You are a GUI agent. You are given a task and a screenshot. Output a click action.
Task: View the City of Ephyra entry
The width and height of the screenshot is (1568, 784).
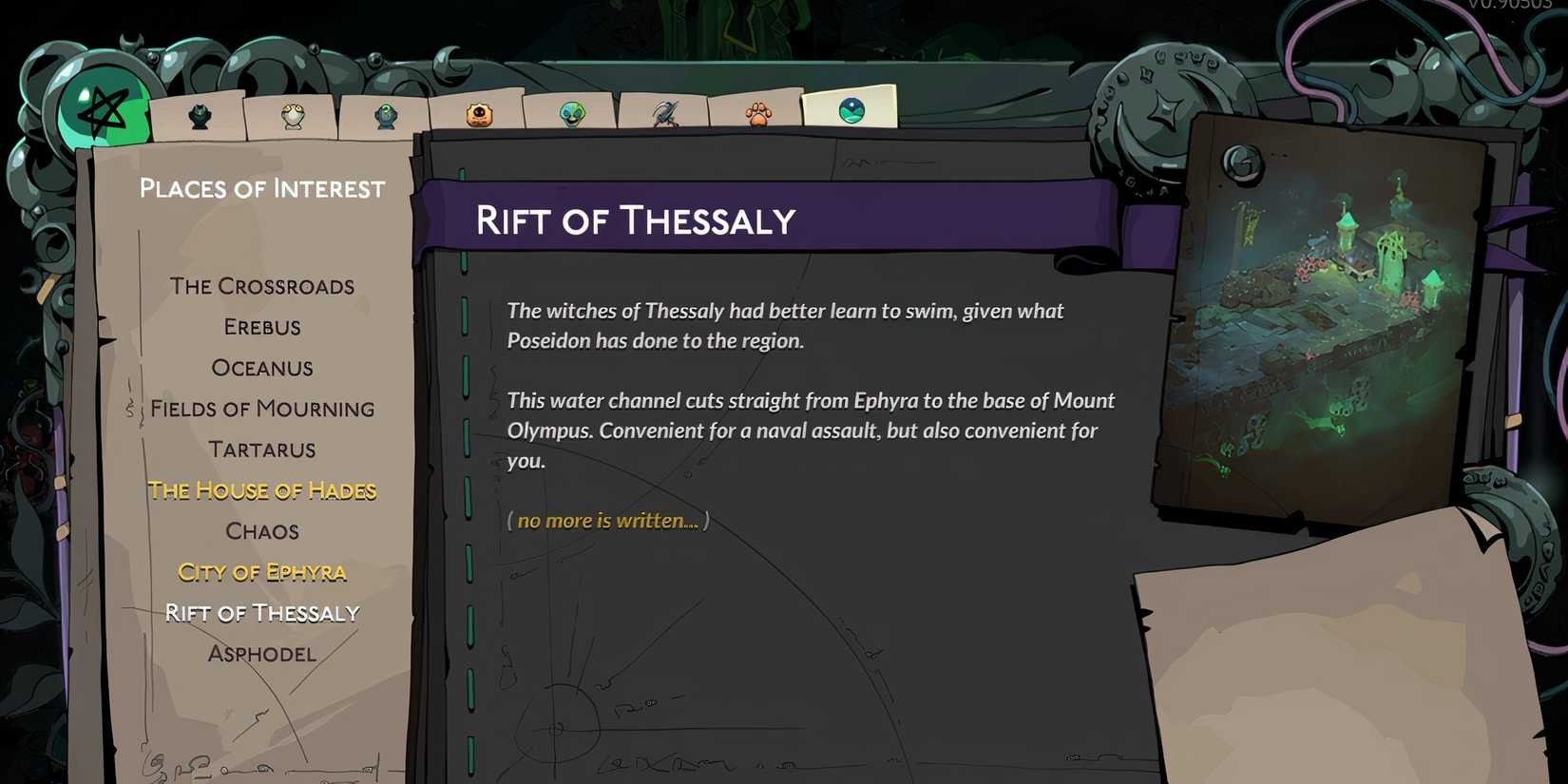tap(262, 572)
